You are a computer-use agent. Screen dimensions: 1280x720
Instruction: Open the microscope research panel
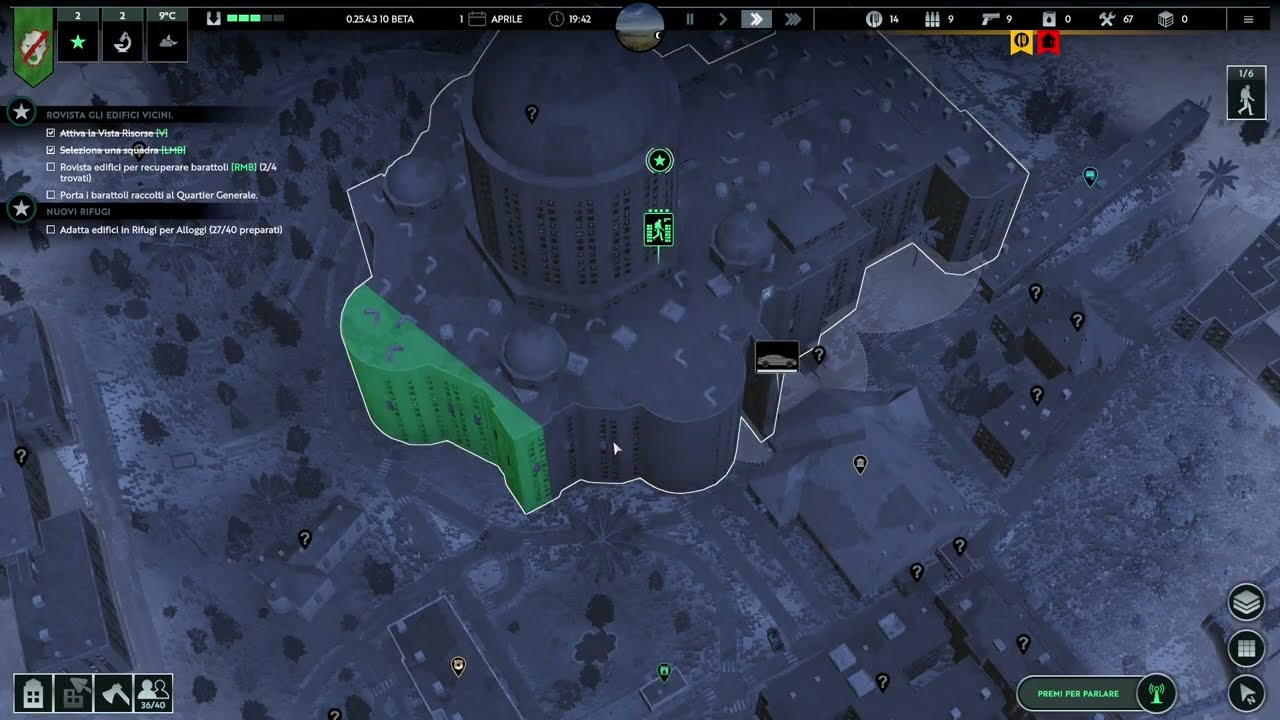(122, 41)
